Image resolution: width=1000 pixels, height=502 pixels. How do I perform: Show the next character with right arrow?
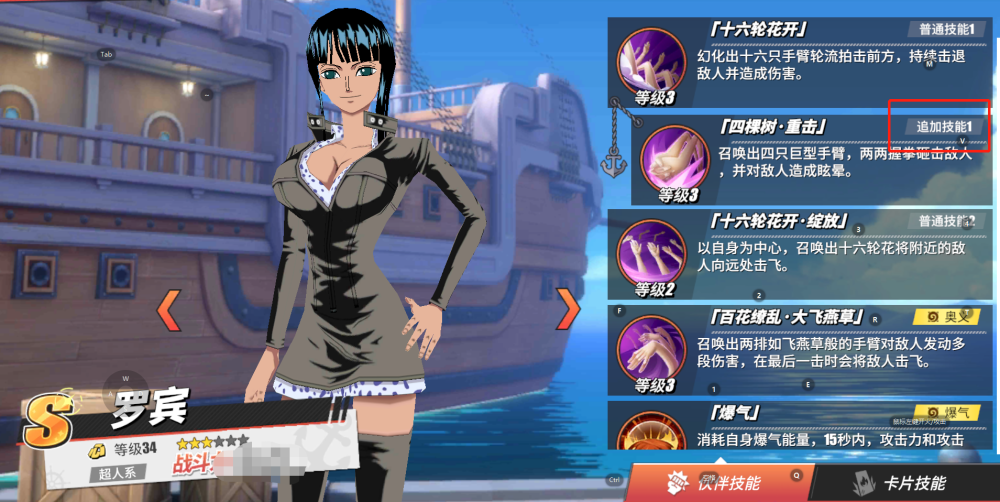pos(568,310)
